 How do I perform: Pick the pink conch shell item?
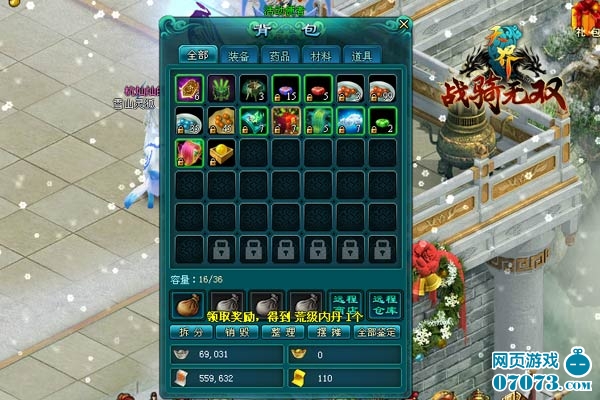(x=188, y=153)
